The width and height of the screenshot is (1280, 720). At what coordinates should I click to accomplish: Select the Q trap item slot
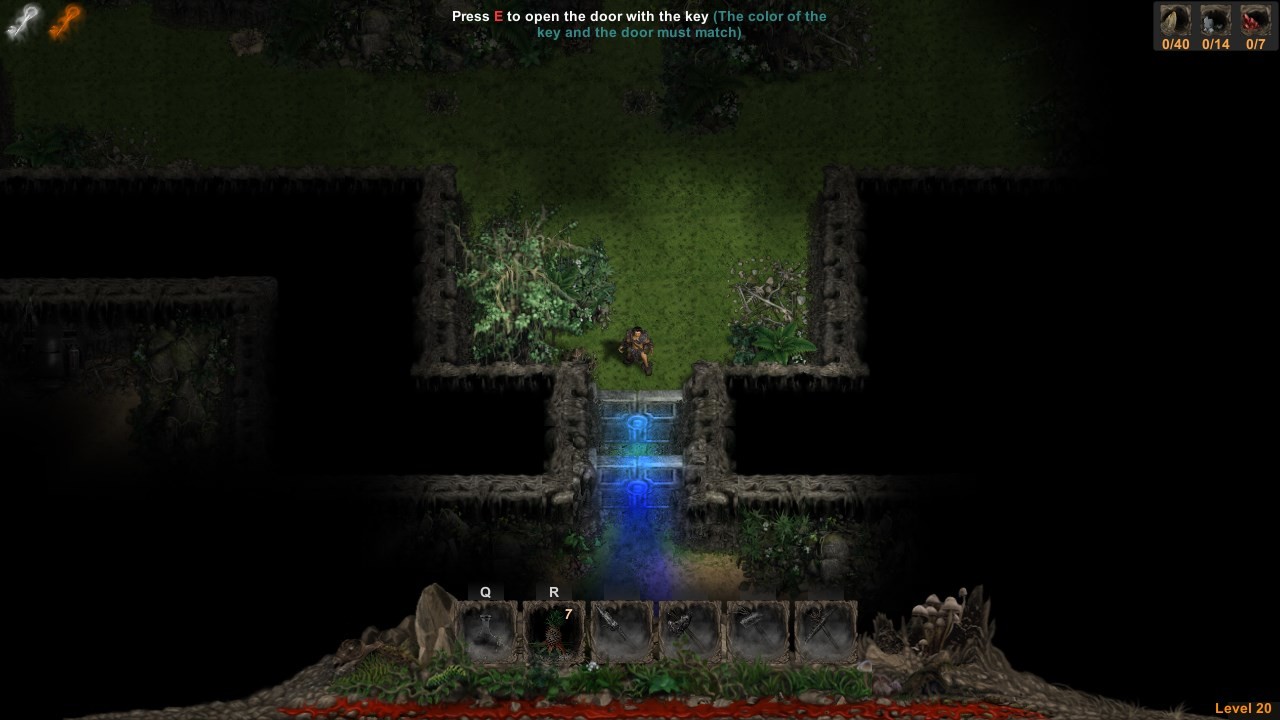[x=486, y=630]
